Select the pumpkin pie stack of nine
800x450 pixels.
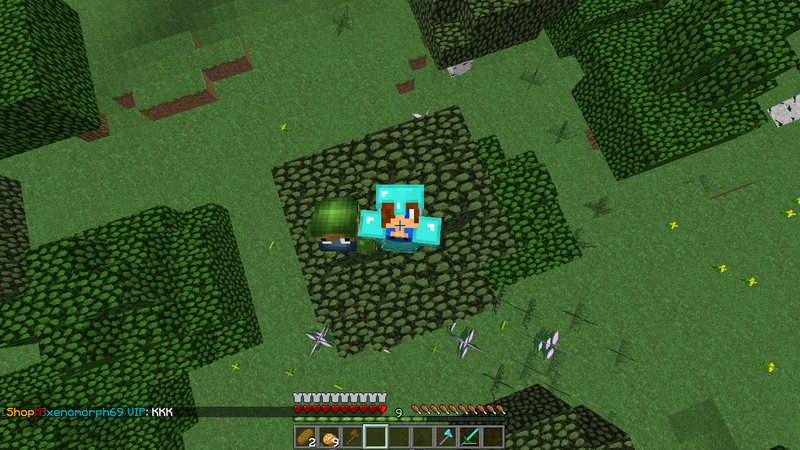coord(328,437)
